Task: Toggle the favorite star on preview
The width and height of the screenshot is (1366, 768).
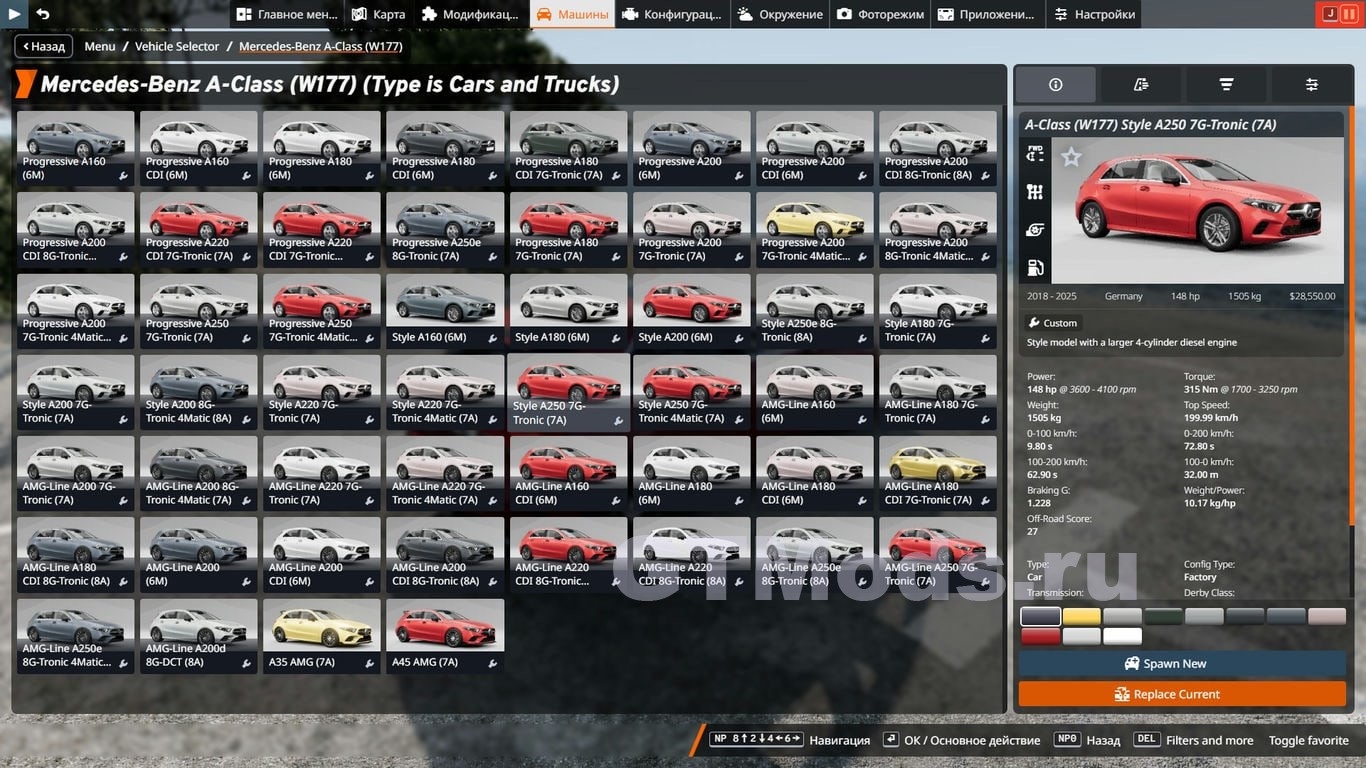Action: click(1071, 157)
